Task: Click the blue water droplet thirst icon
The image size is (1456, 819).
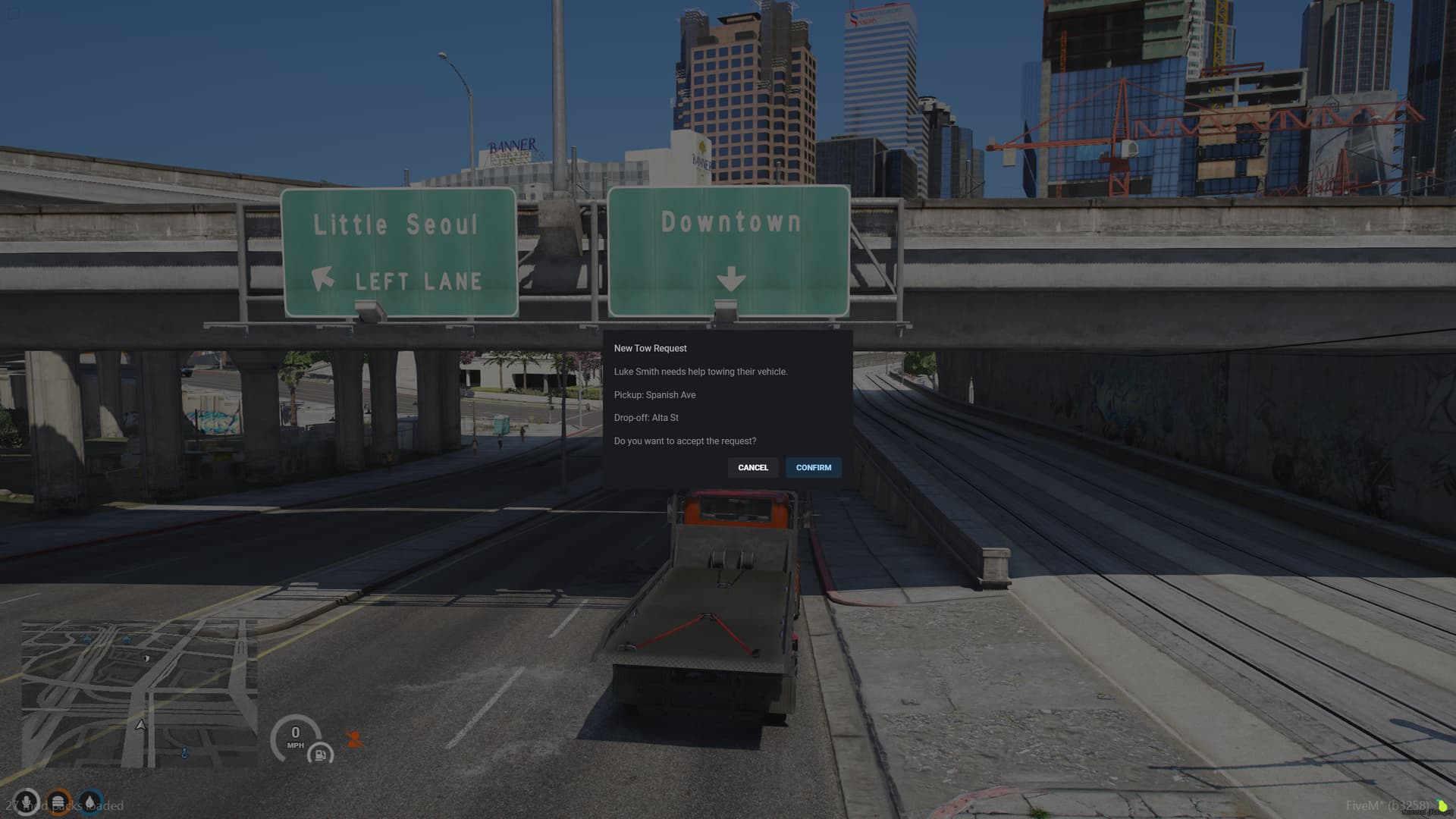Action: click(x=89, y=802)
